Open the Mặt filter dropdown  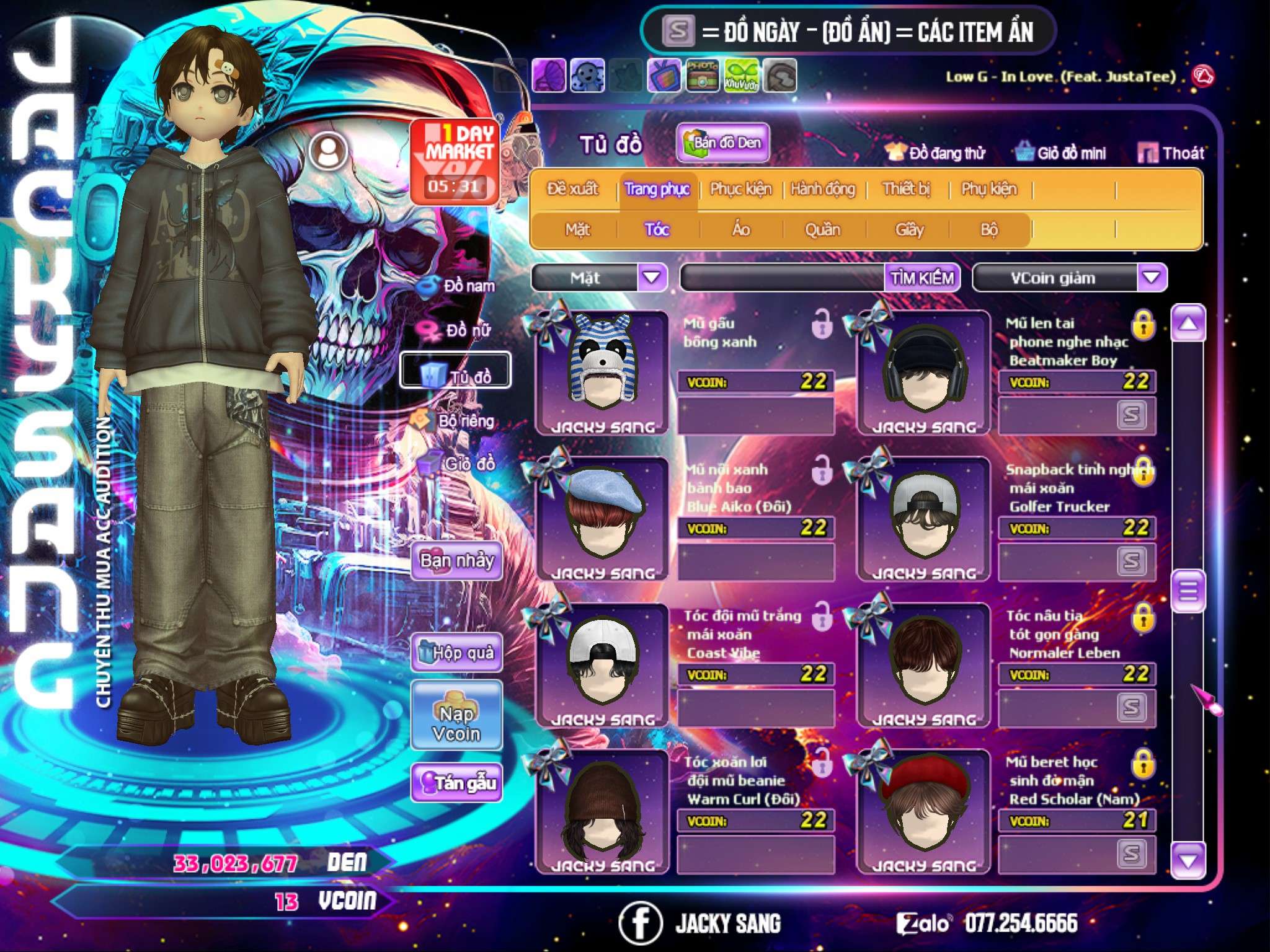652,278
